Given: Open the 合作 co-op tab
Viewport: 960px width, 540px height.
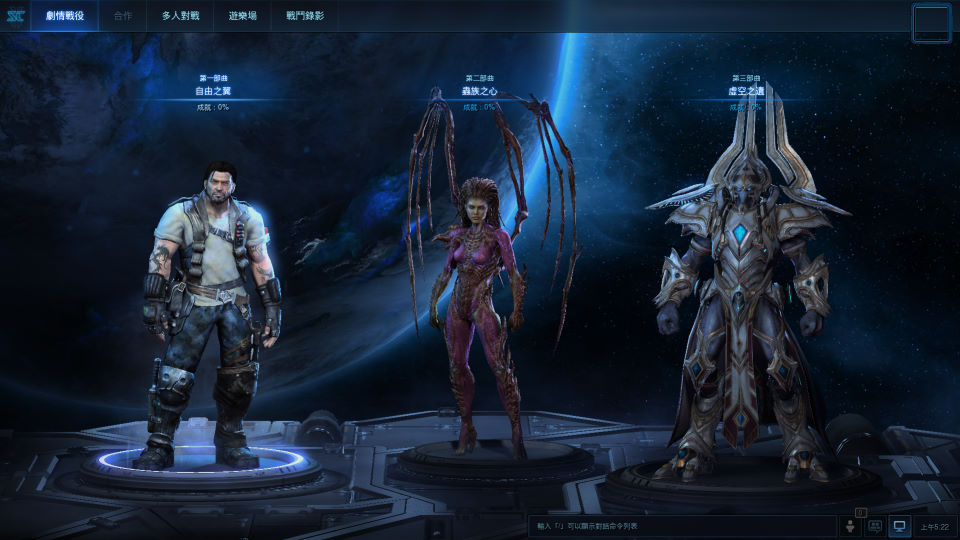Looking at the screenshot, I should pyautogui.click(x=123, y=16).
